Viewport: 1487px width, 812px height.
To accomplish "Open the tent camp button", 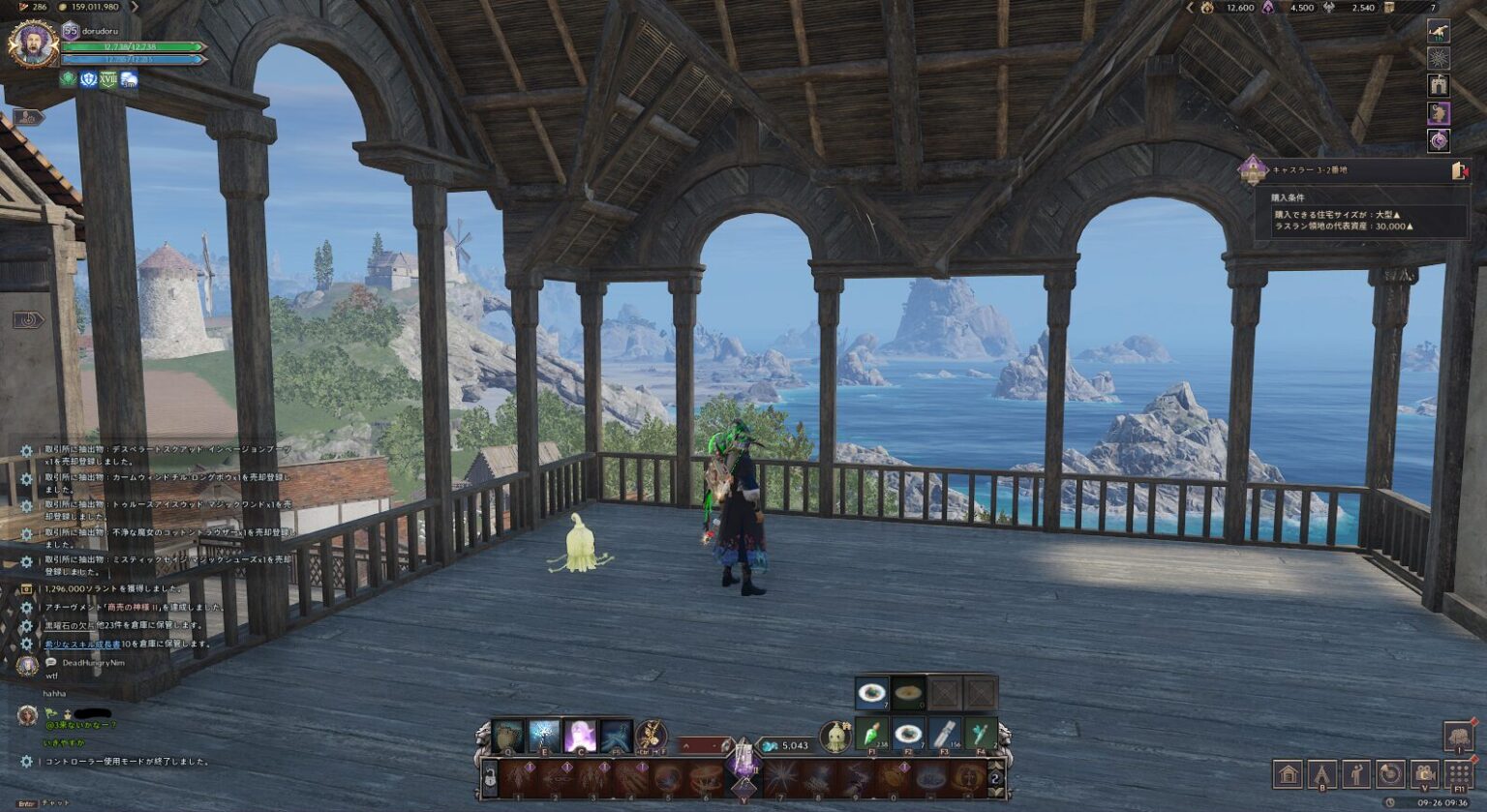I will click(x=1321, y=774).
